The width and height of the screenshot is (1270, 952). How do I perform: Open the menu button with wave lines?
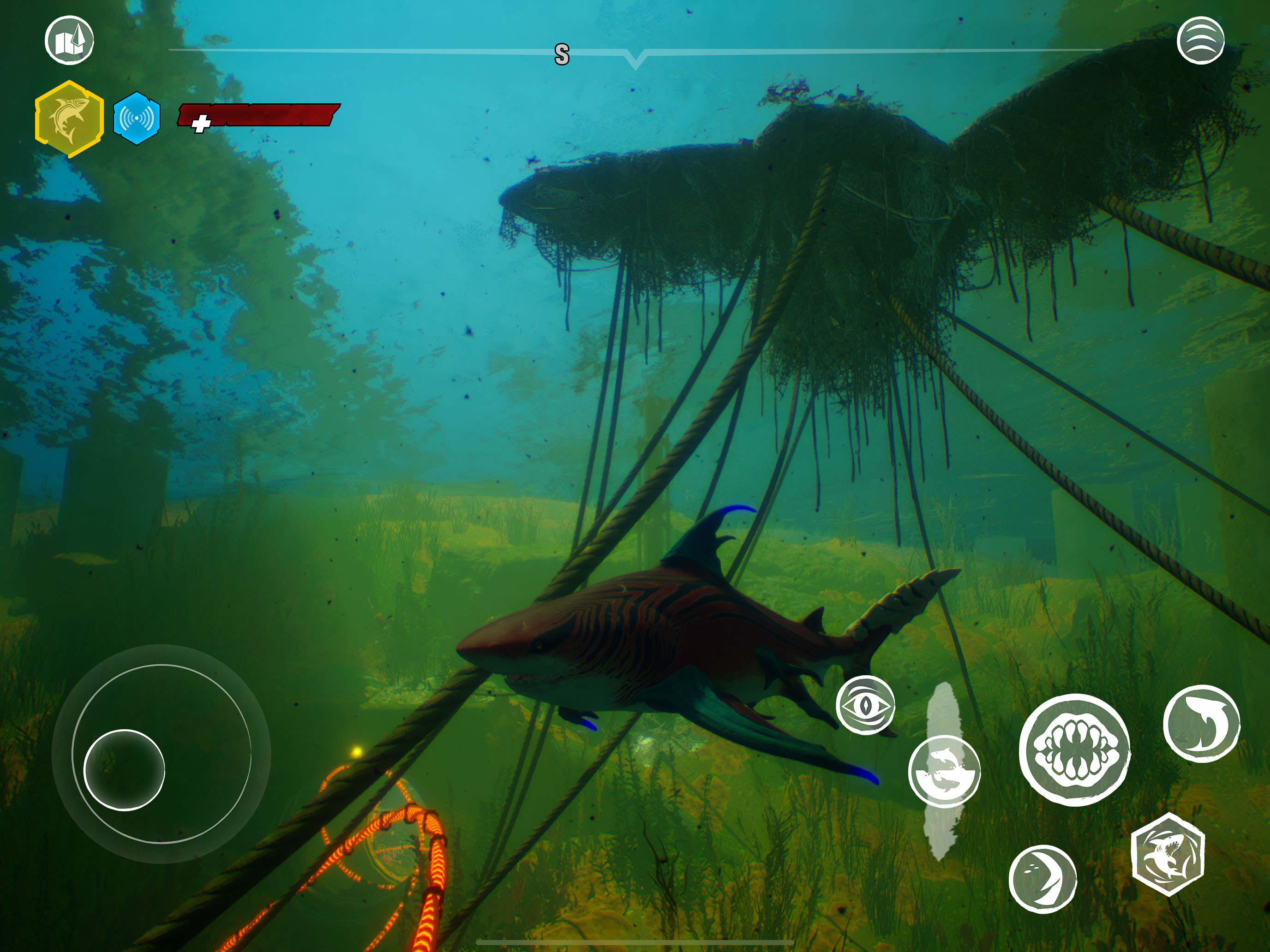(1200, 40)
